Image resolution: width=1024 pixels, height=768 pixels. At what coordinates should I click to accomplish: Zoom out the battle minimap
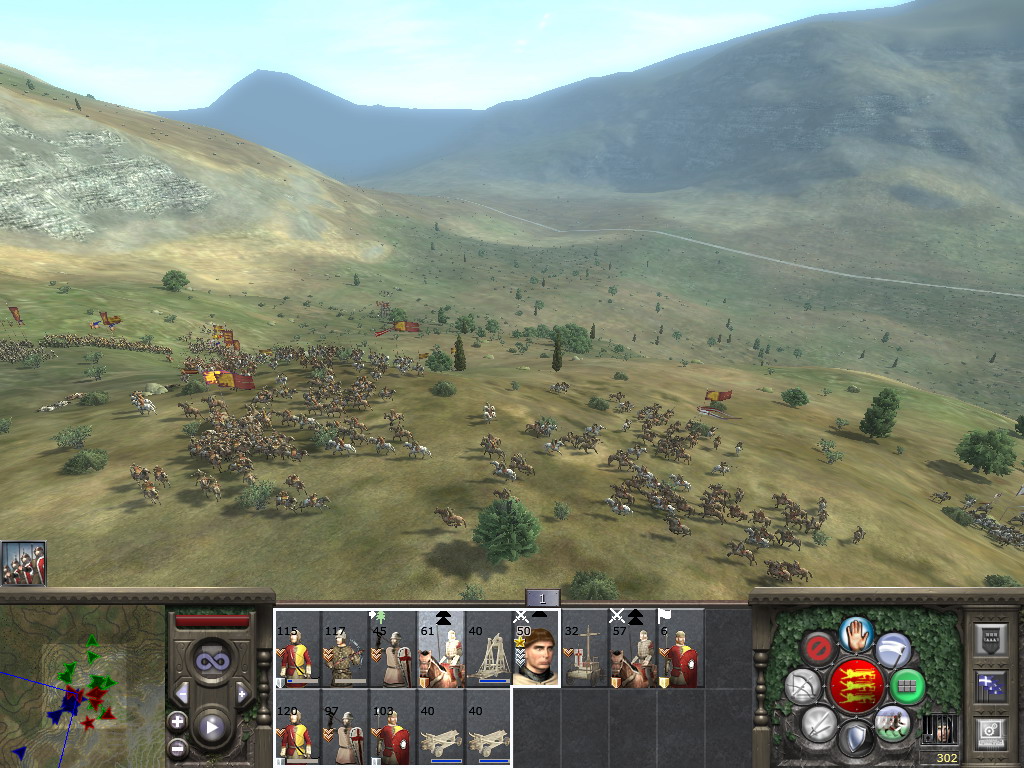(x=177, y=747)
